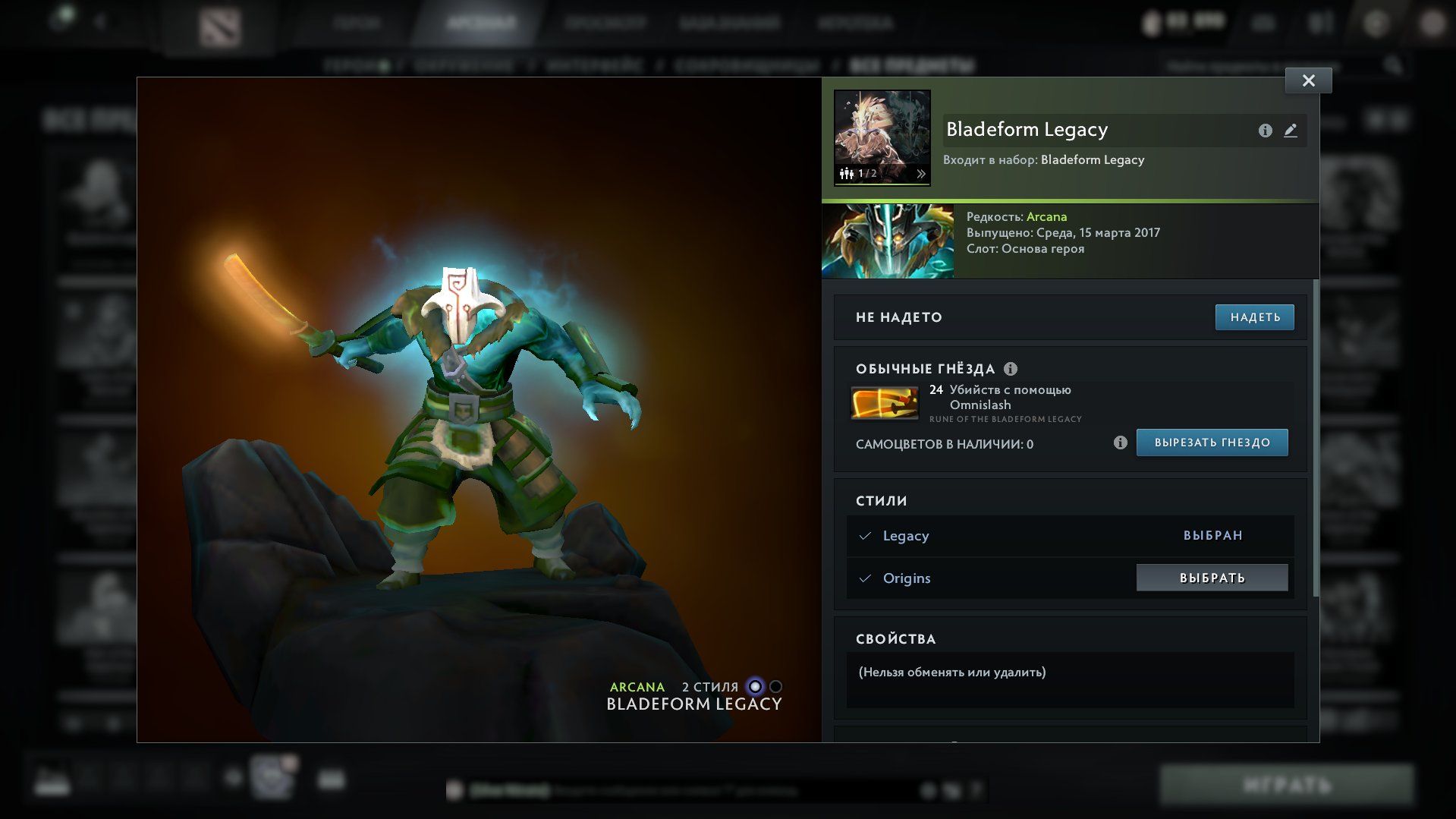Show info about ОБЫЧНЫЕ ГНЁЗДА sockets
This screenshot has height=819, width=1456.
pyautogui.click(x=1011, y=369)
